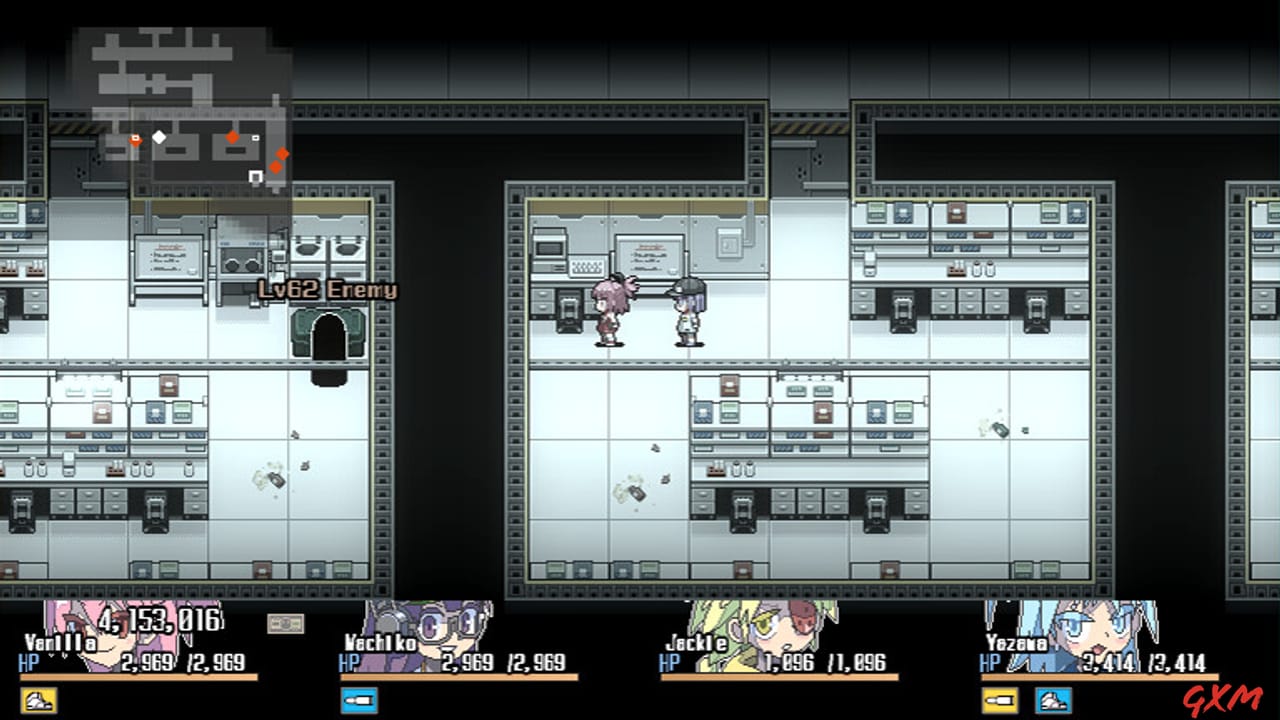Select the yellow boot equipment icon under Vanilla

(40, 703)
